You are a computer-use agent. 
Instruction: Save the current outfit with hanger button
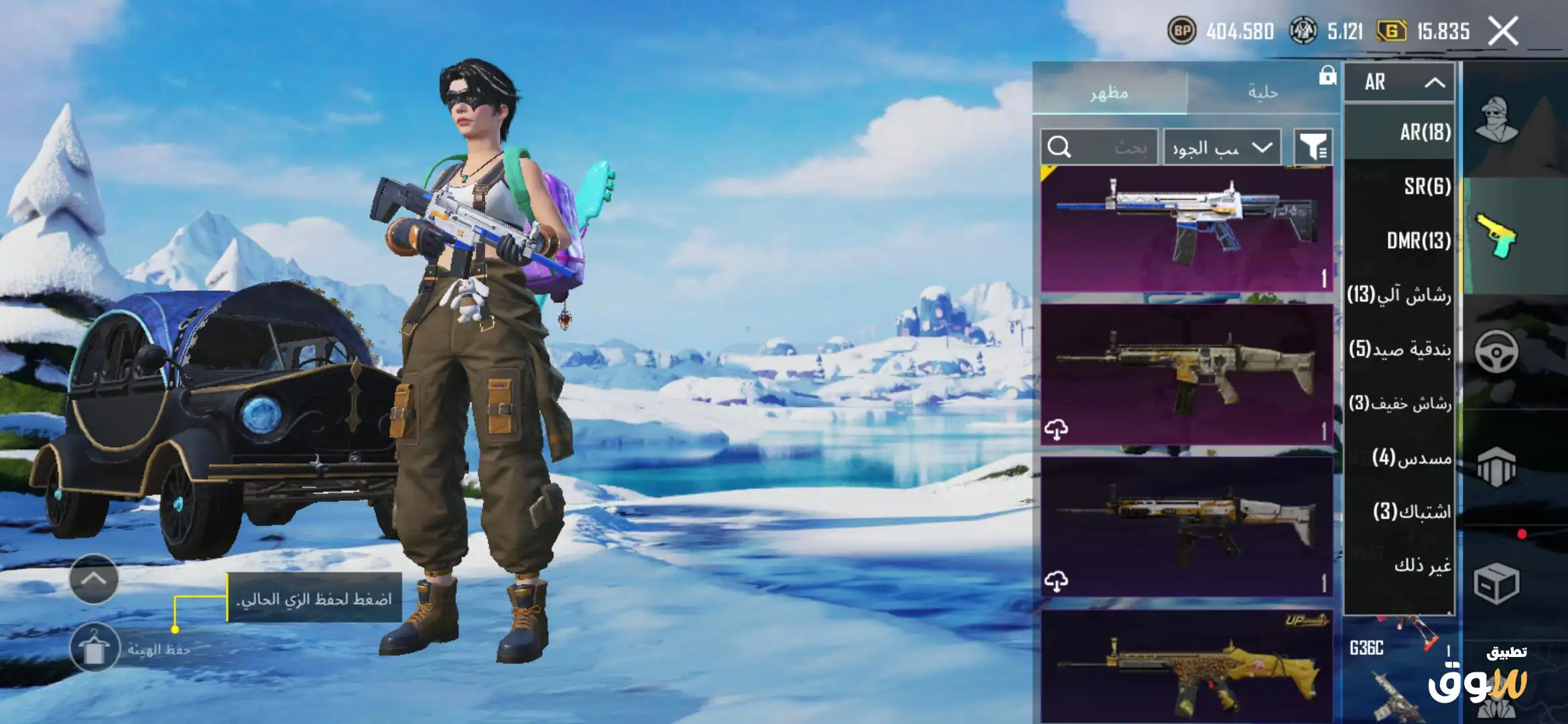(94, 648)
